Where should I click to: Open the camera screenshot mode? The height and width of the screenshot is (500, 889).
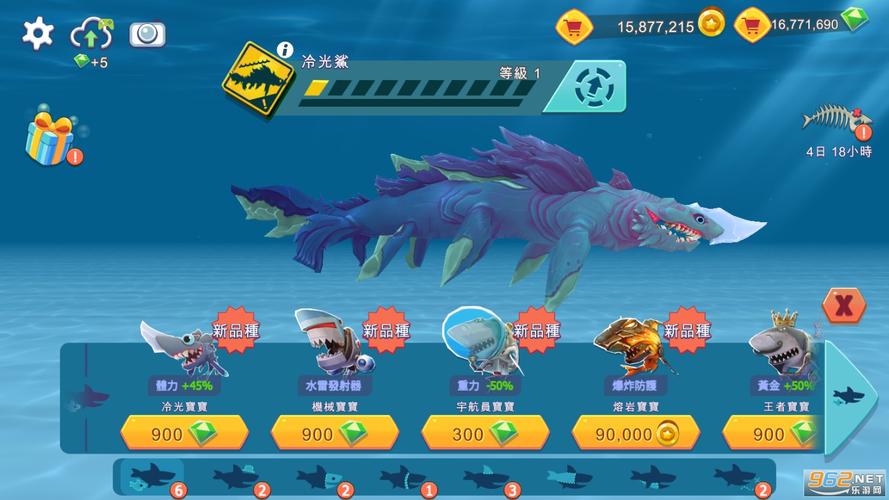[147, 34]
